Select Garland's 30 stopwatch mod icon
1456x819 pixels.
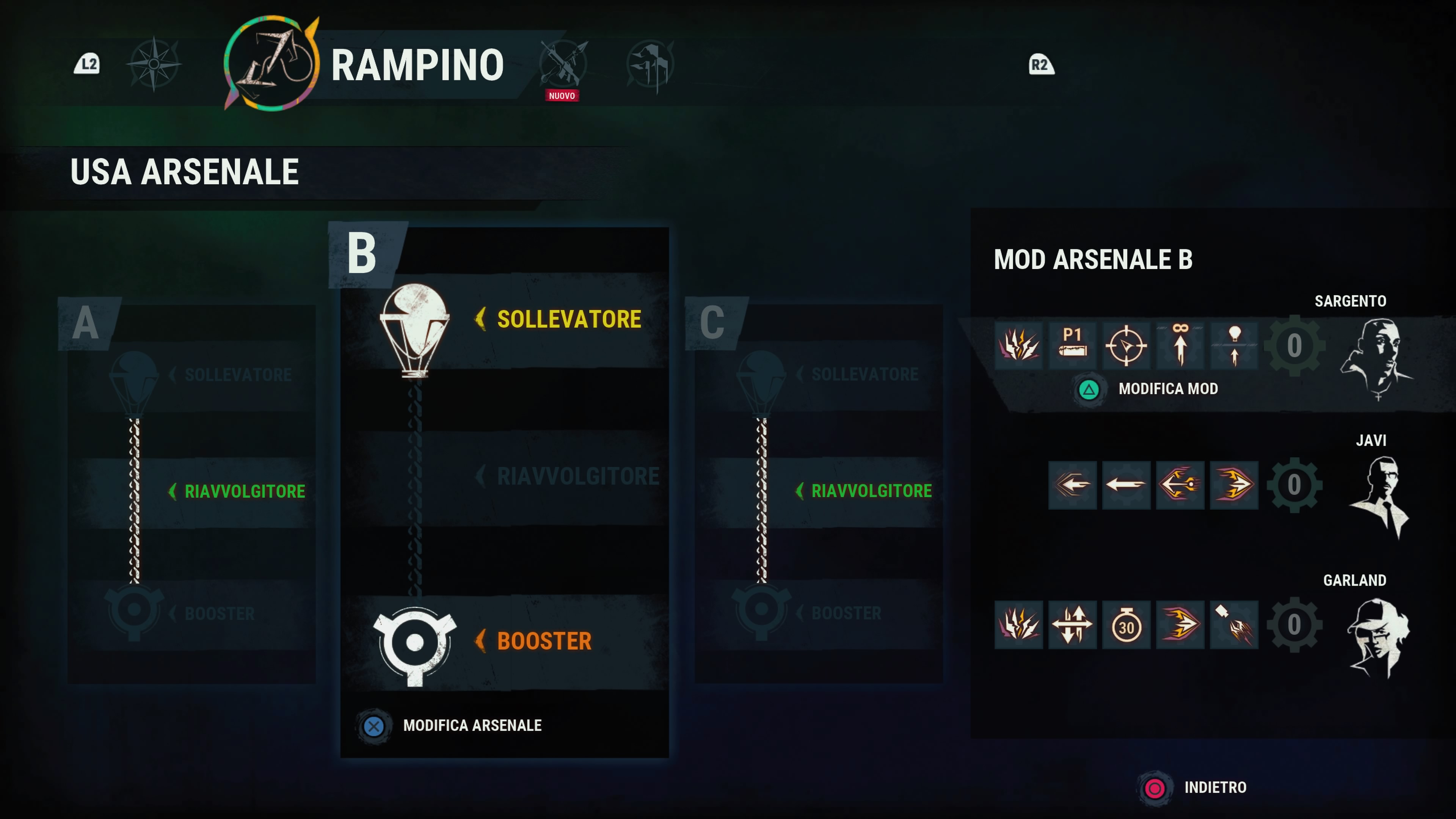tap(1126, 625)
